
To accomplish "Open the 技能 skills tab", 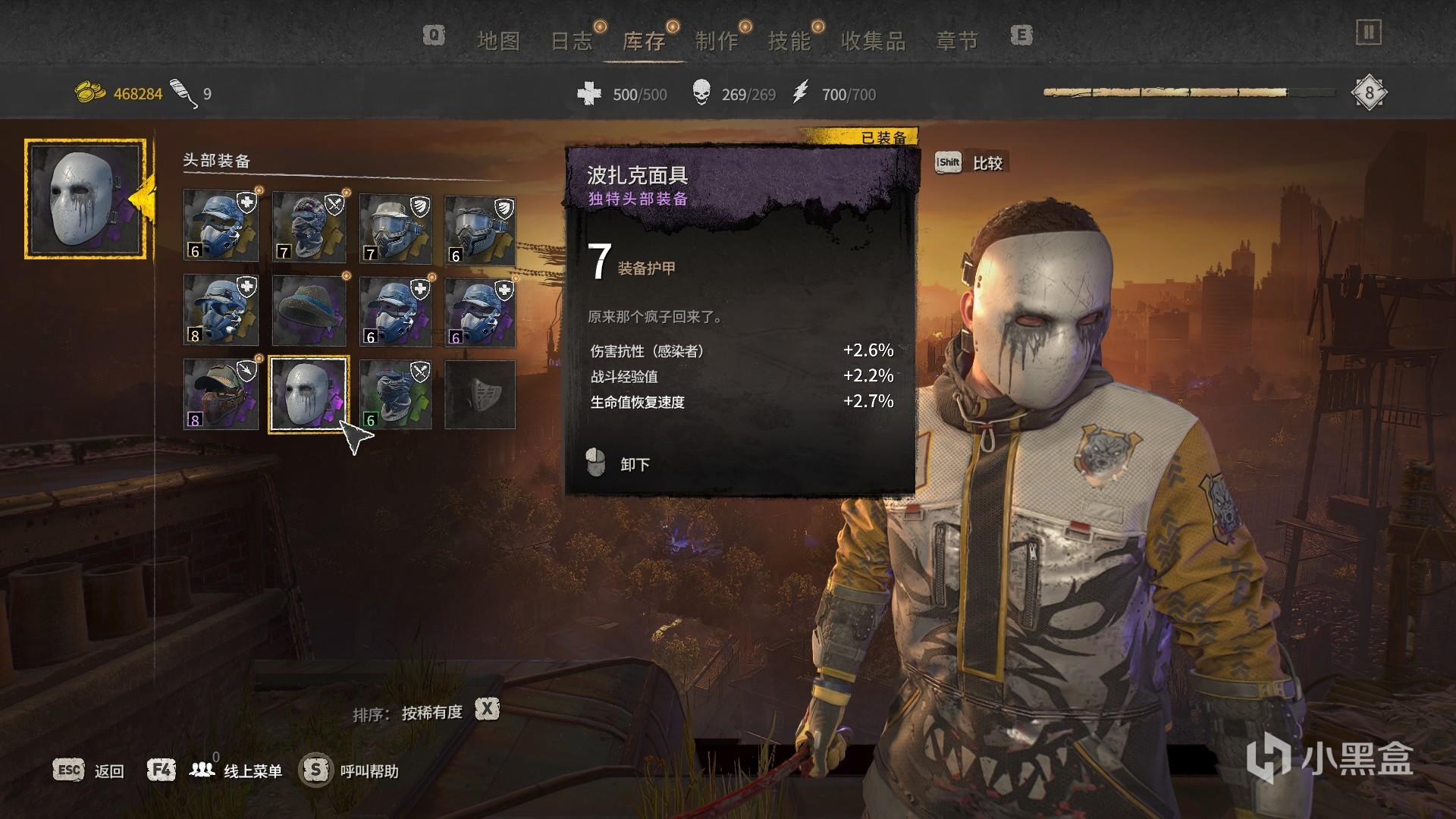I will 789,41.
